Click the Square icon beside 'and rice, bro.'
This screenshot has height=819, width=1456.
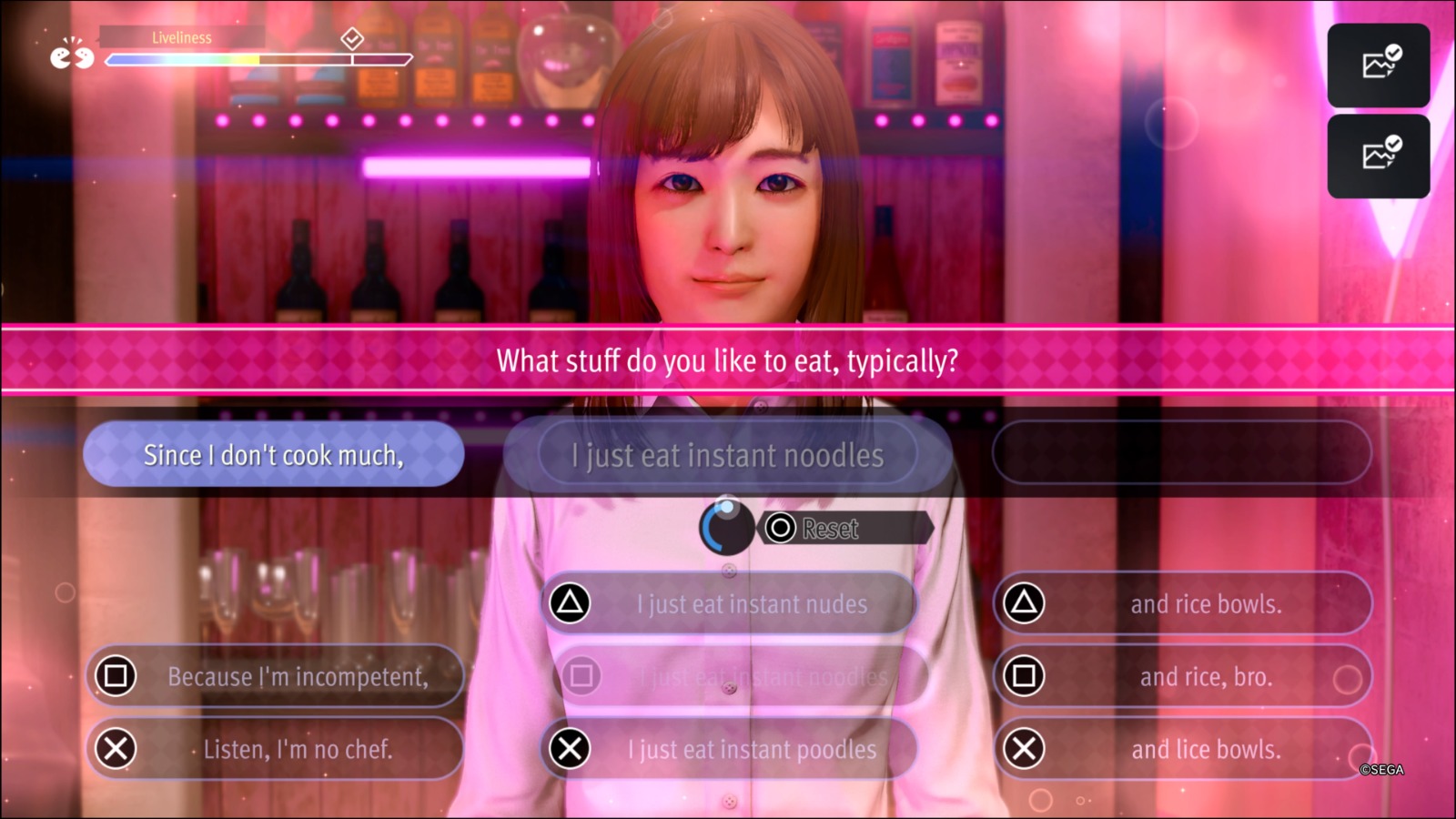(x=1025, y=676)
